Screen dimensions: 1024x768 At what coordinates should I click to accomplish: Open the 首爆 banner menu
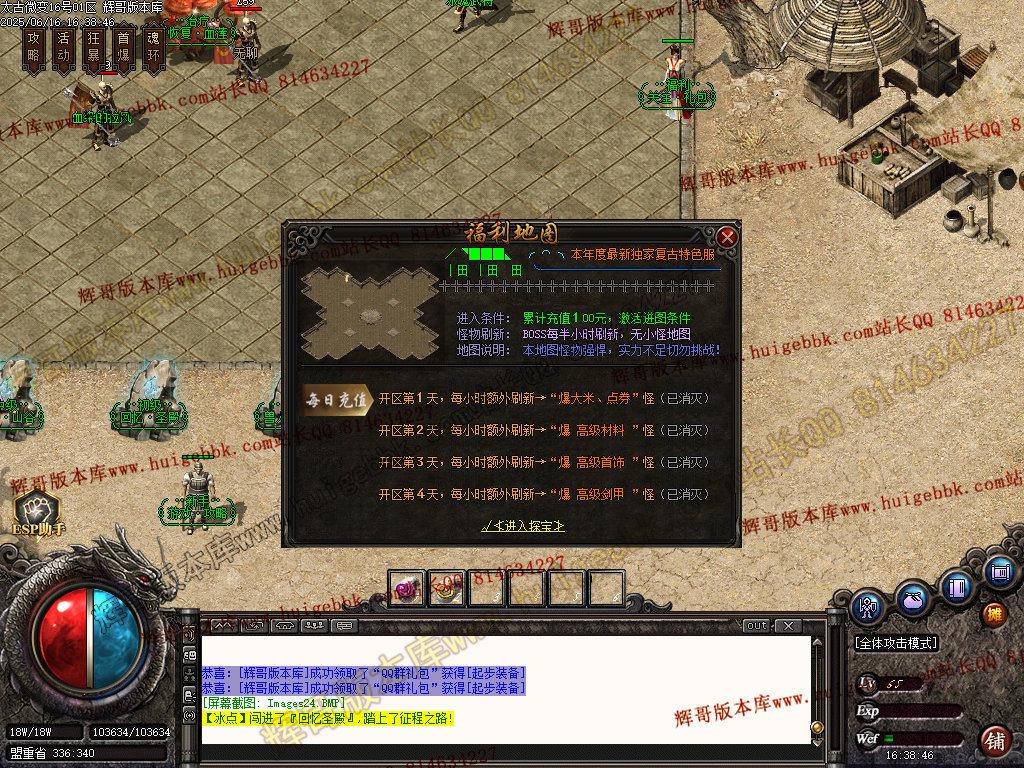tap(124, 48)
